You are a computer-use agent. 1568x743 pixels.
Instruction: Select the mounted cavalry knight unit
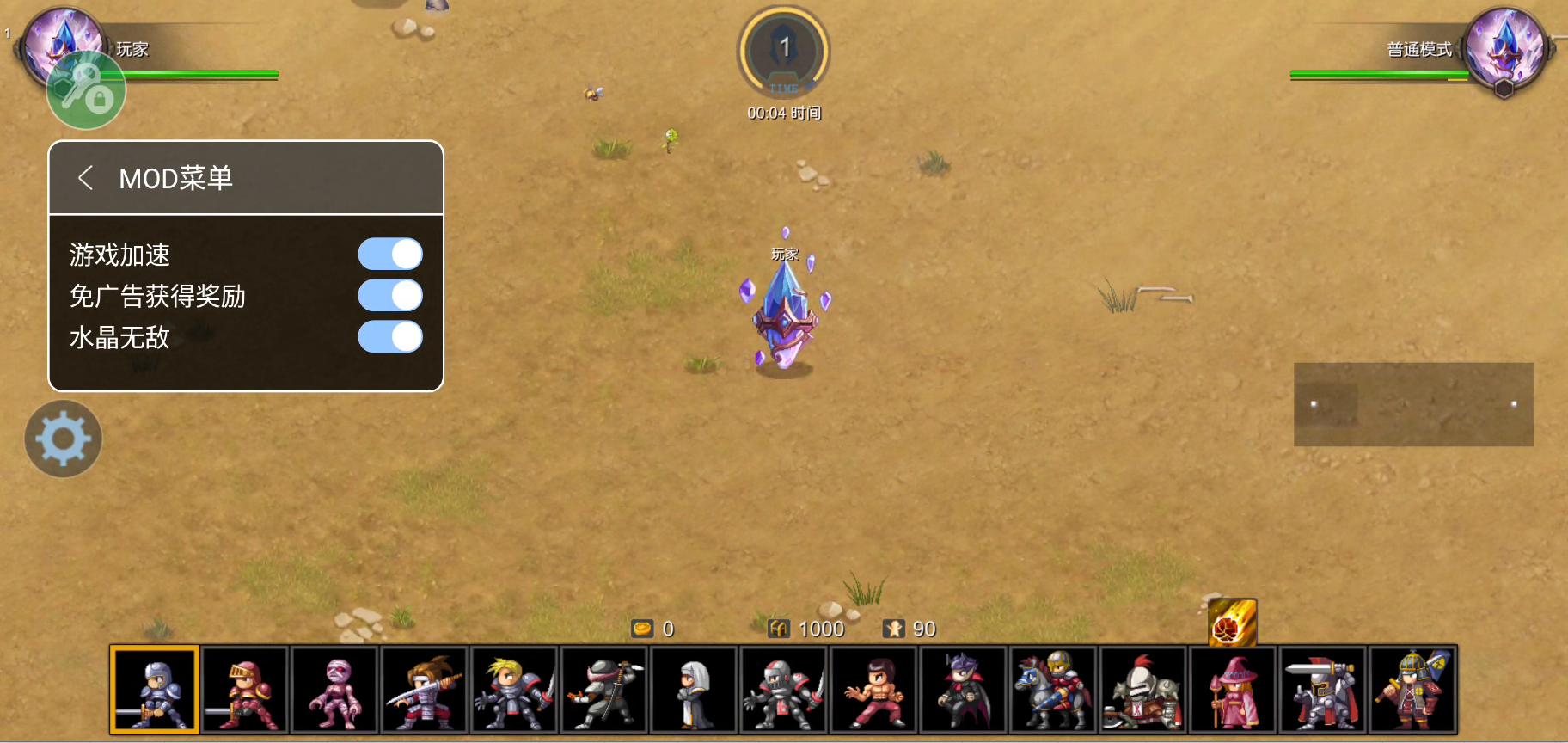pos(1052,690)
